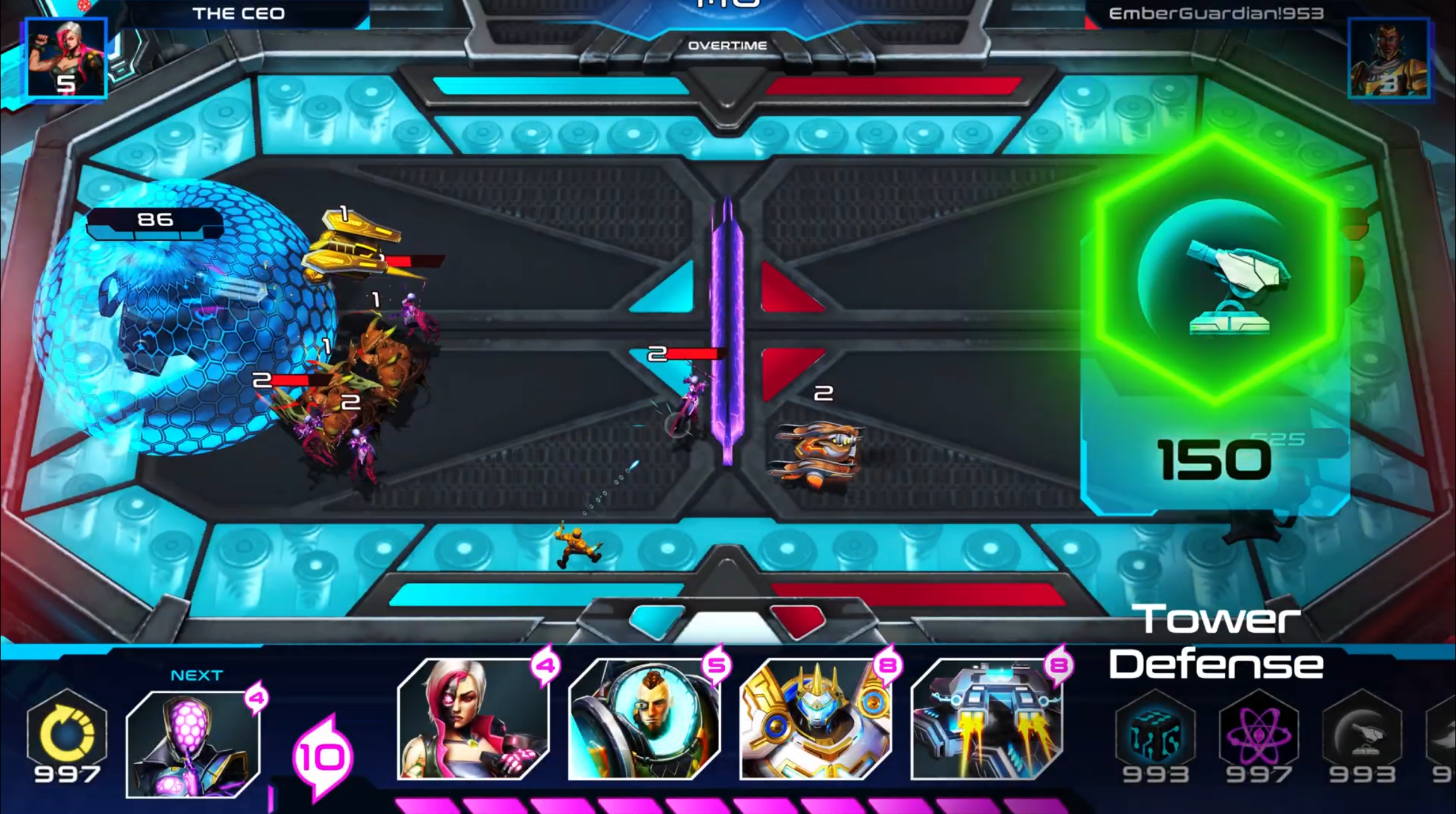
Task: View the EmberGuardian opponent portrait
Action: [x=1388, y=58]
